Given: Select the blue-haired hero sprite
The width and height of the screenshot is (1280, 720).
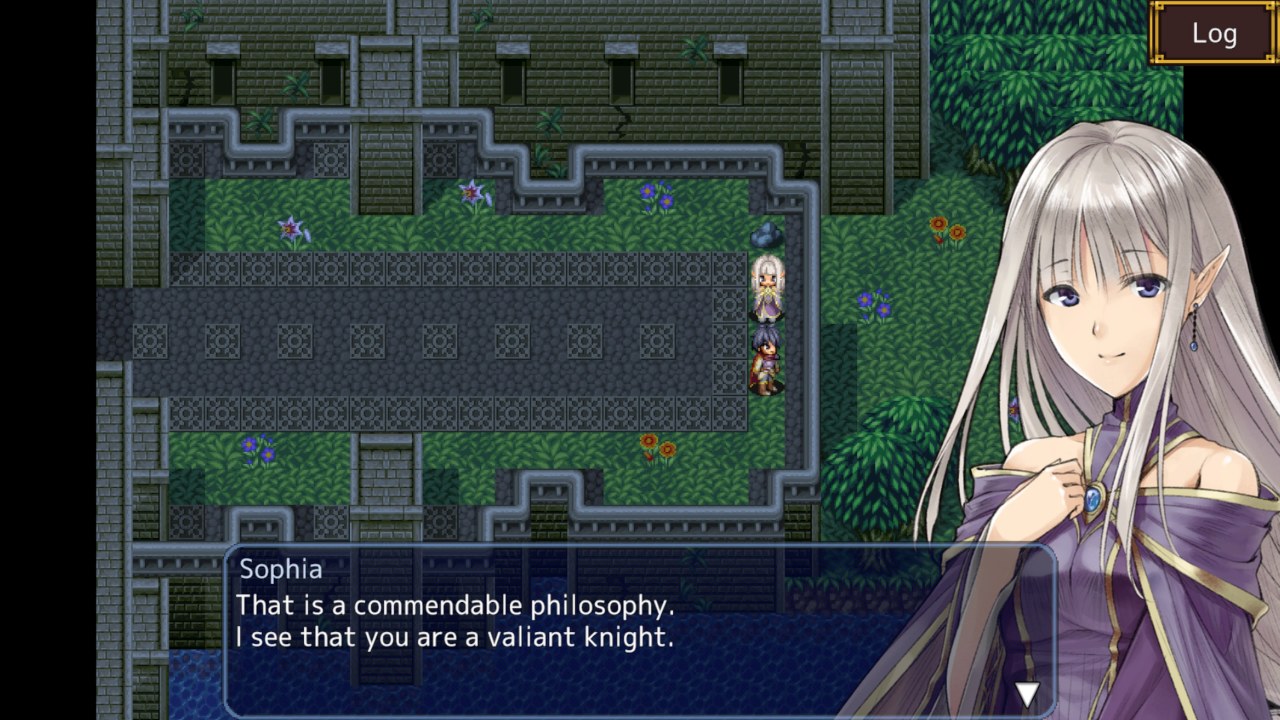Looking at the screenshot, I should 764,355.
